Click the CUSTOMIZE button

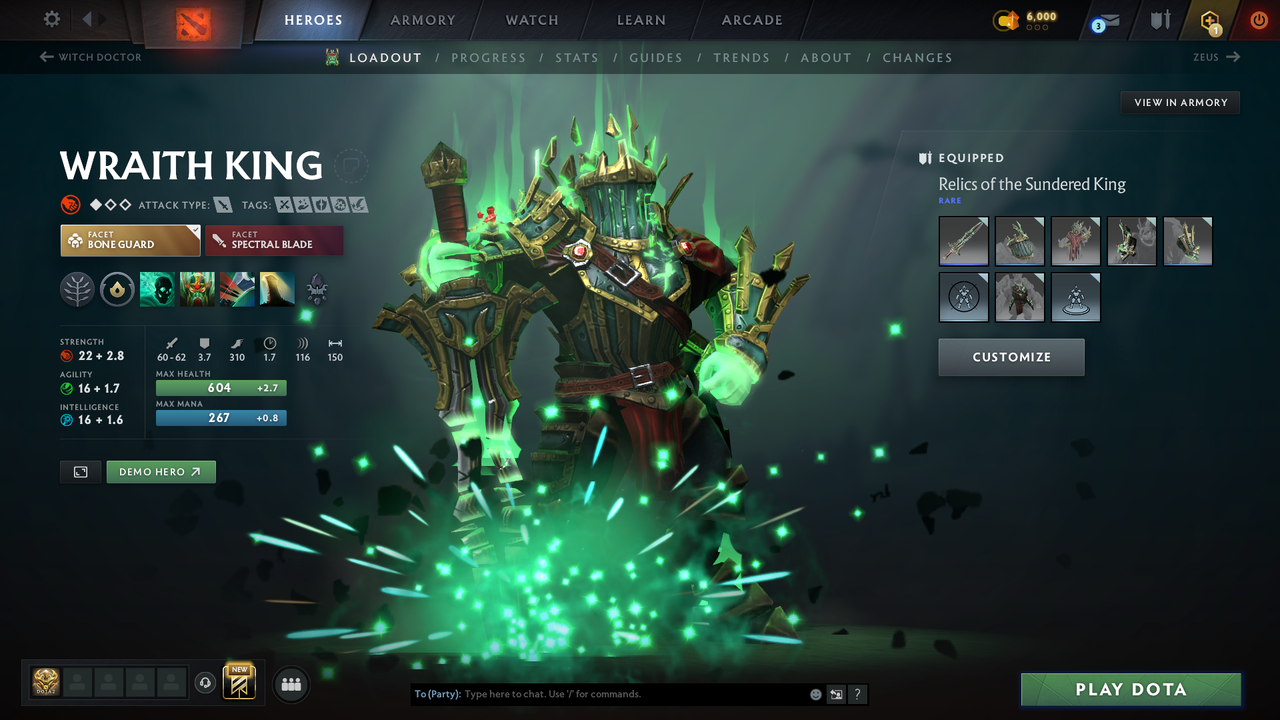click(1011, 357)
